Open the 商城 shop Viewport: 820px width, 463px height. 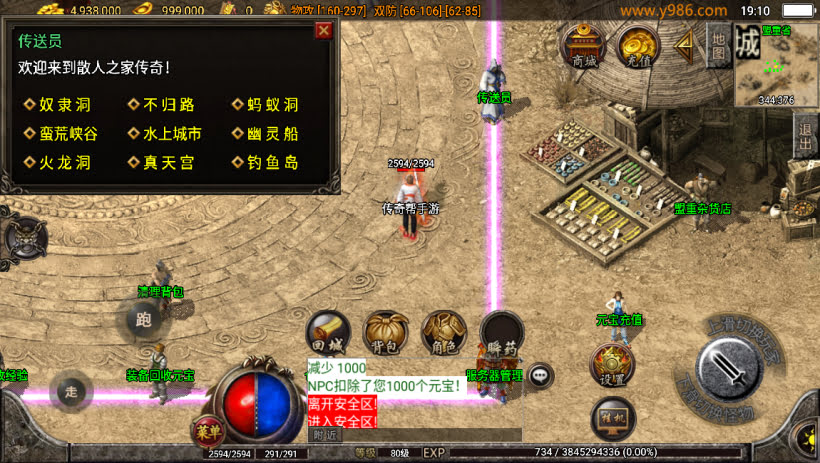click(x=584, y=45)
